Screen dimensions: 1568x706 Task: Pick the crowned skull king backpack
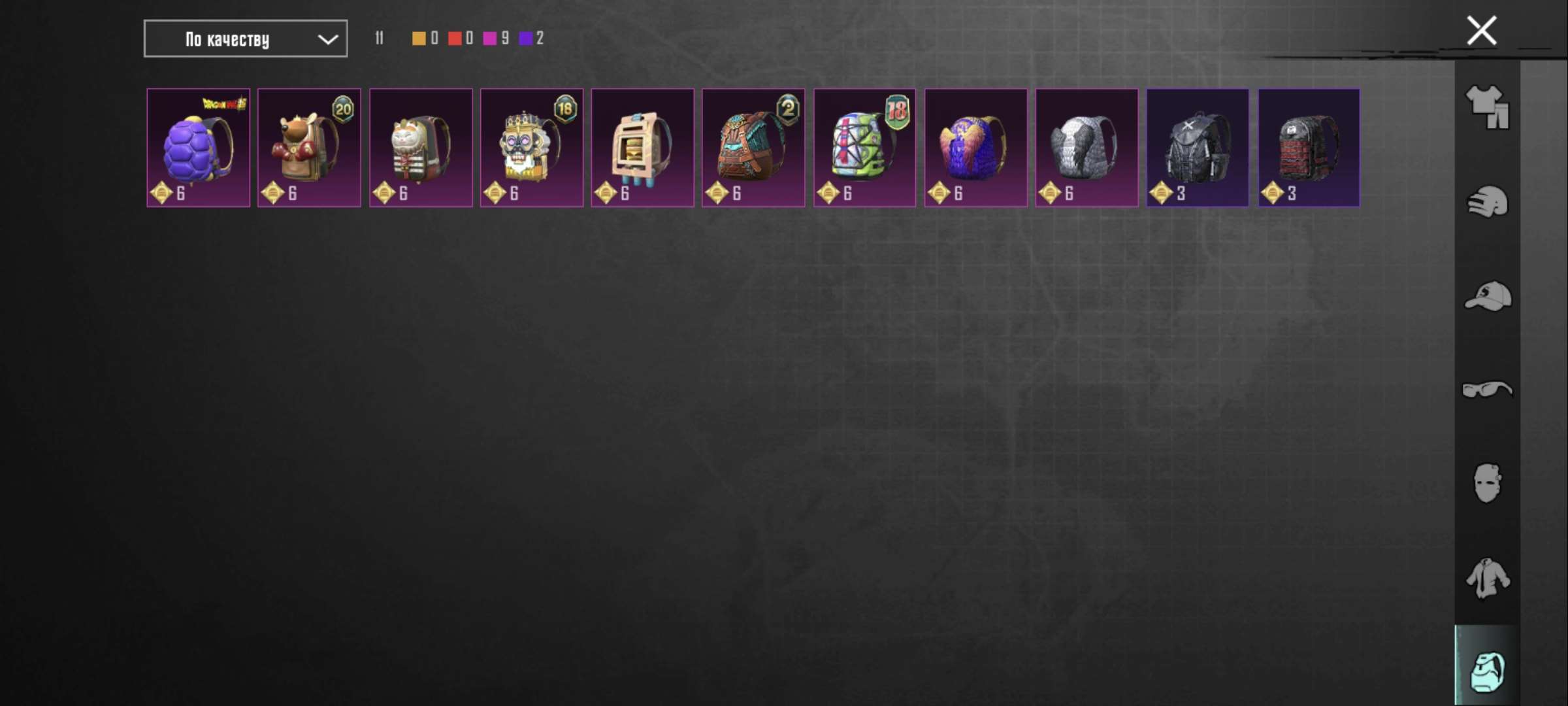tap(531, 148)
